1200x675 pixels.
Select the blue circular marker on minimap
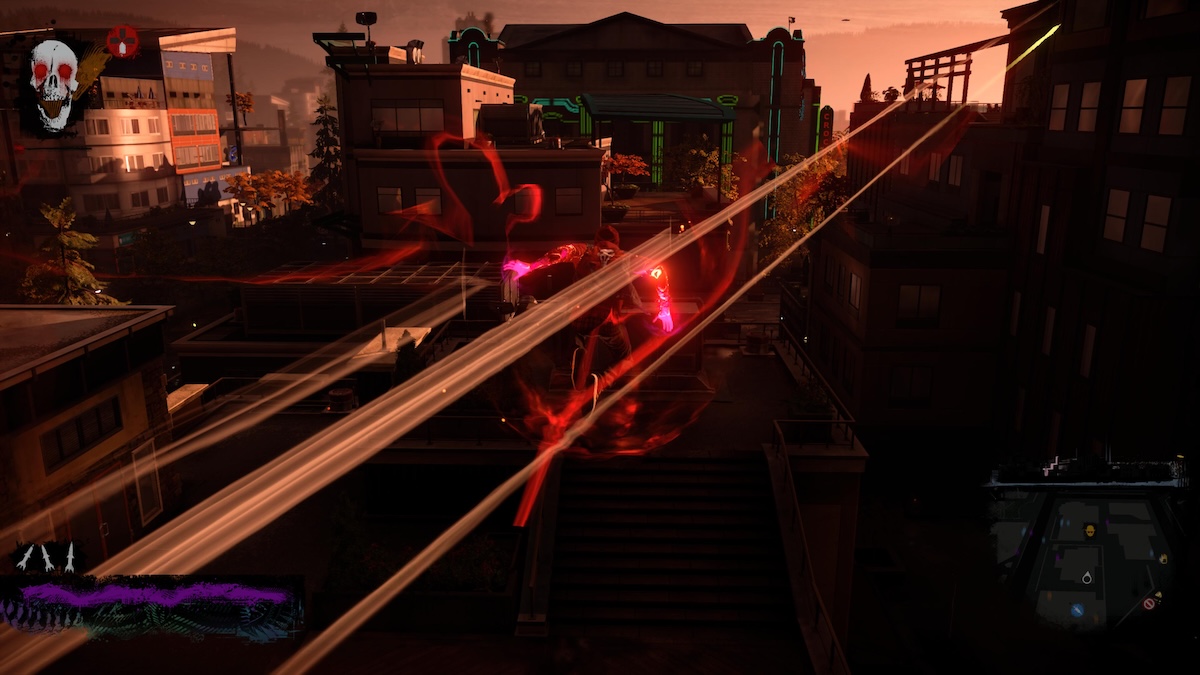click(x=1077, y=610)
